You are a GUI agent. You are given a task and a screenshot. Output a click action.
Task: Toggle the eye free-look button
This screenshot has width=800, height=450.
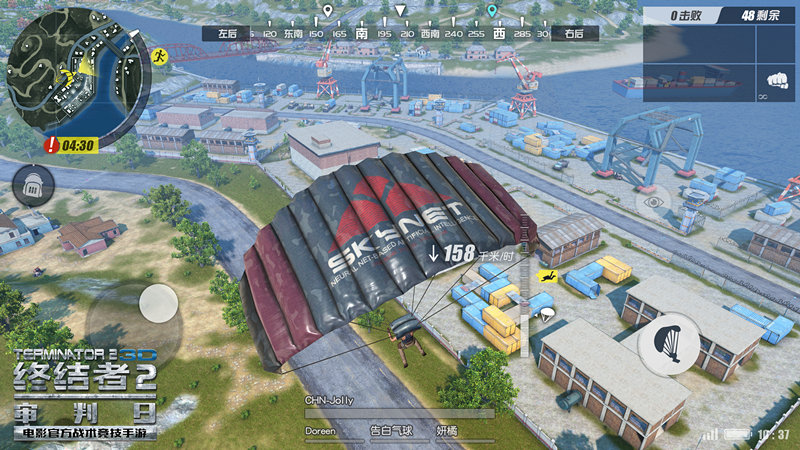[656, 201]
